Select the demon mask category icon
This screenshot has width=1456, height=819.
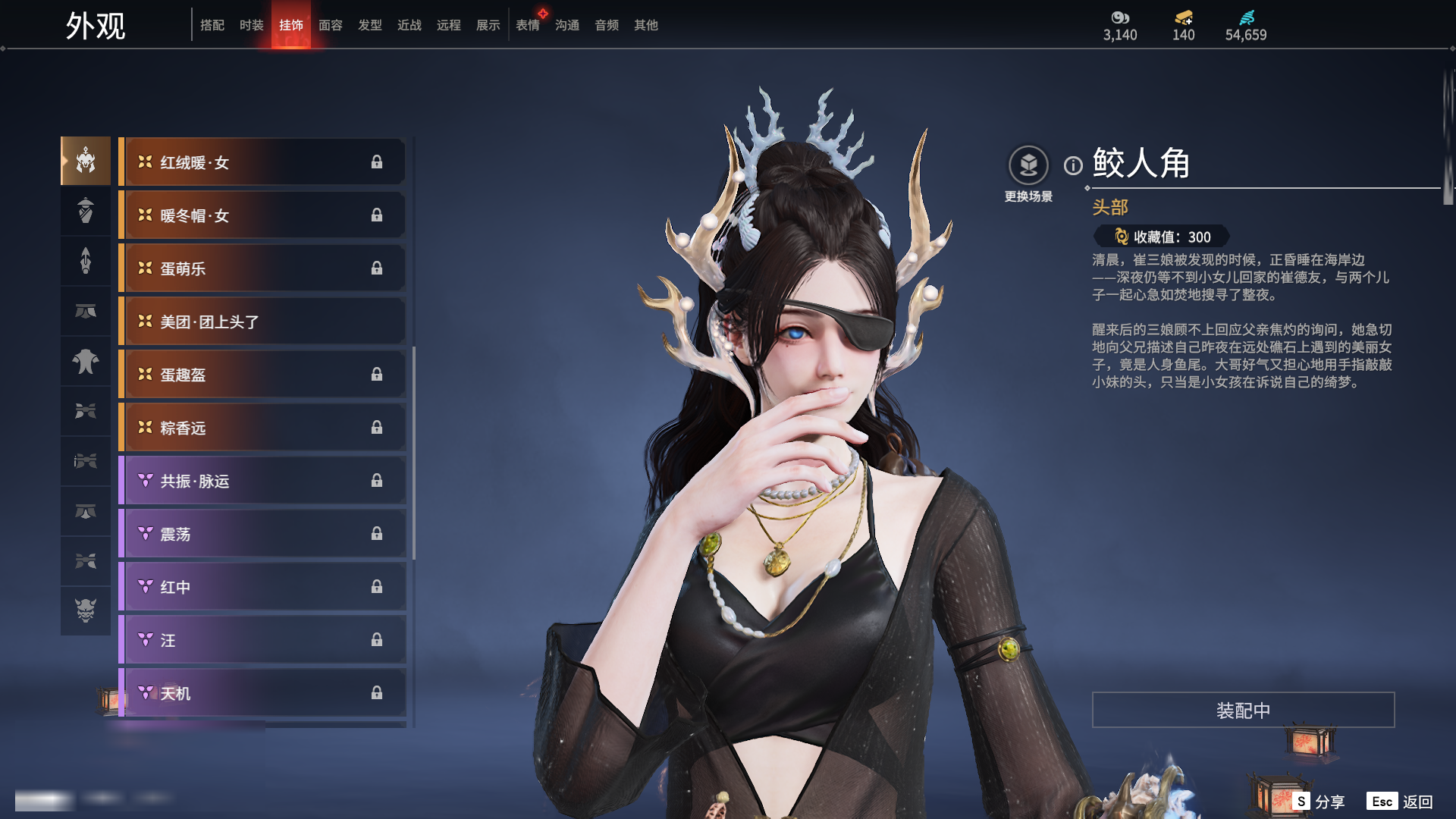click(x=86, y=610)
